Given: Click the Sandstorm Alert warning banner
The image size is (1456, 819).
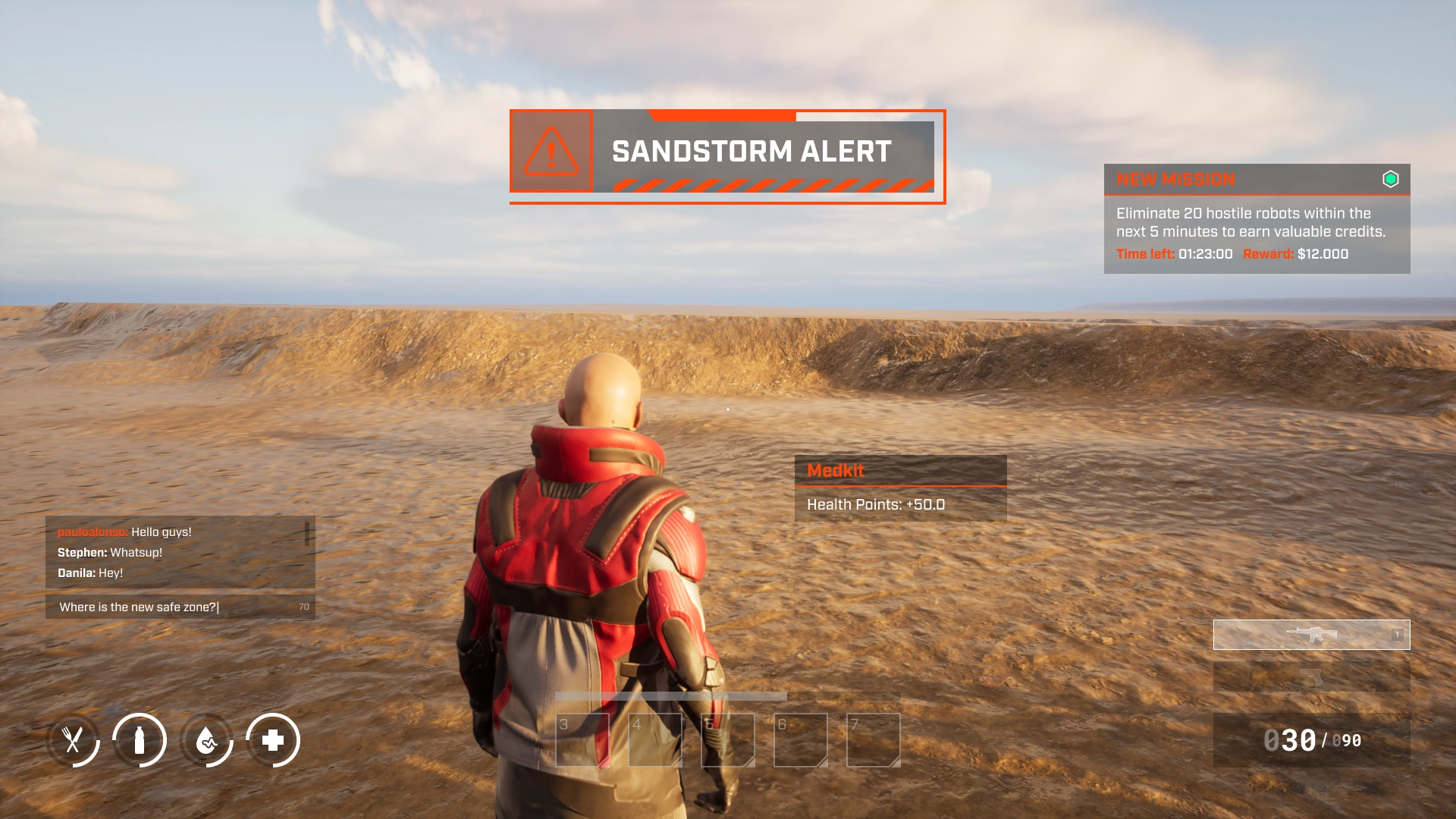Looking at the screenshot, I should (x=727, y=156).
